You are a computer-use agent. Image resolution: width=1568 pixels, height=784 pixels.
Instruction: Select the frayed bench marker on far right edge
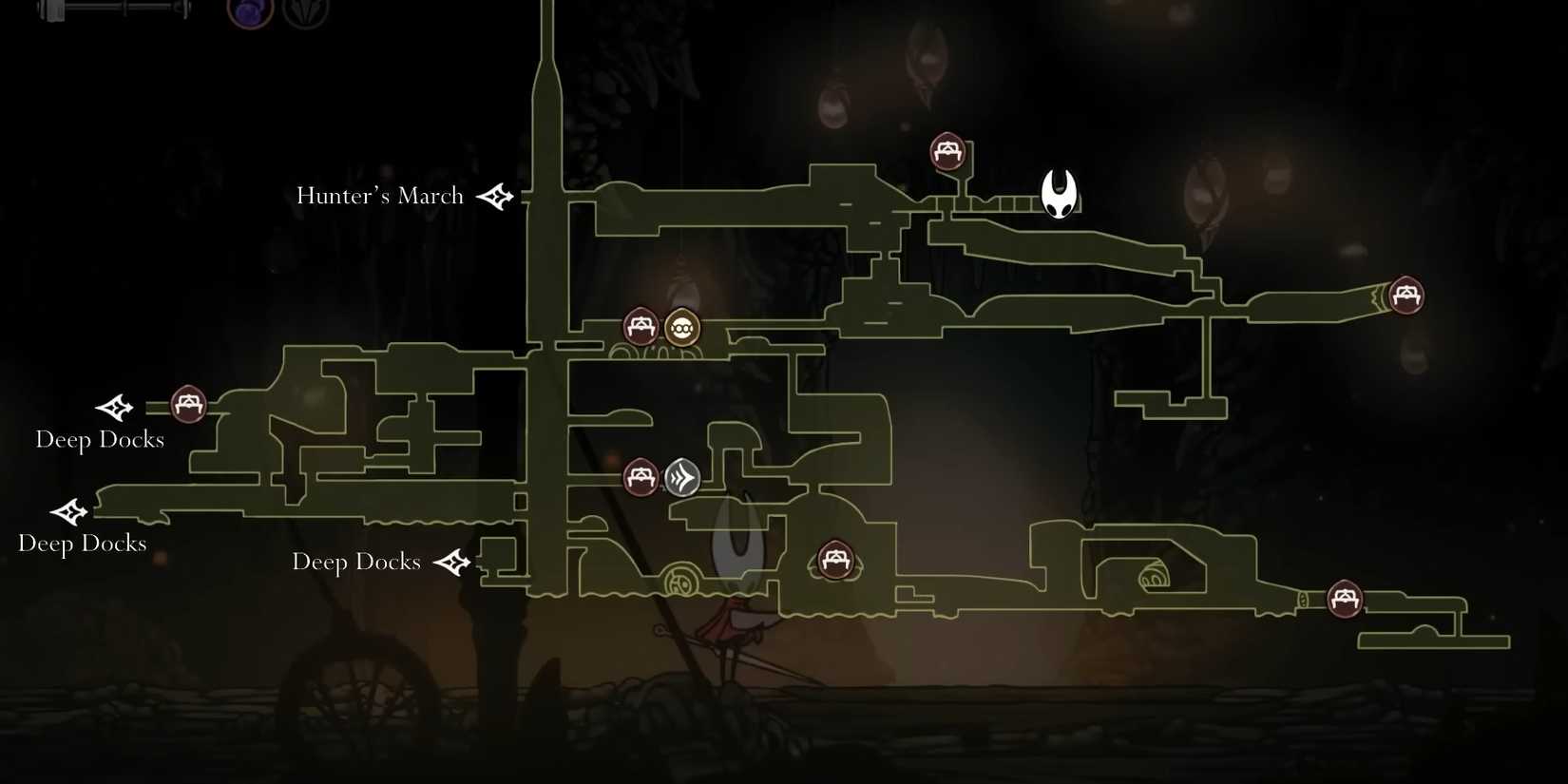click(x=1405, y=296)
